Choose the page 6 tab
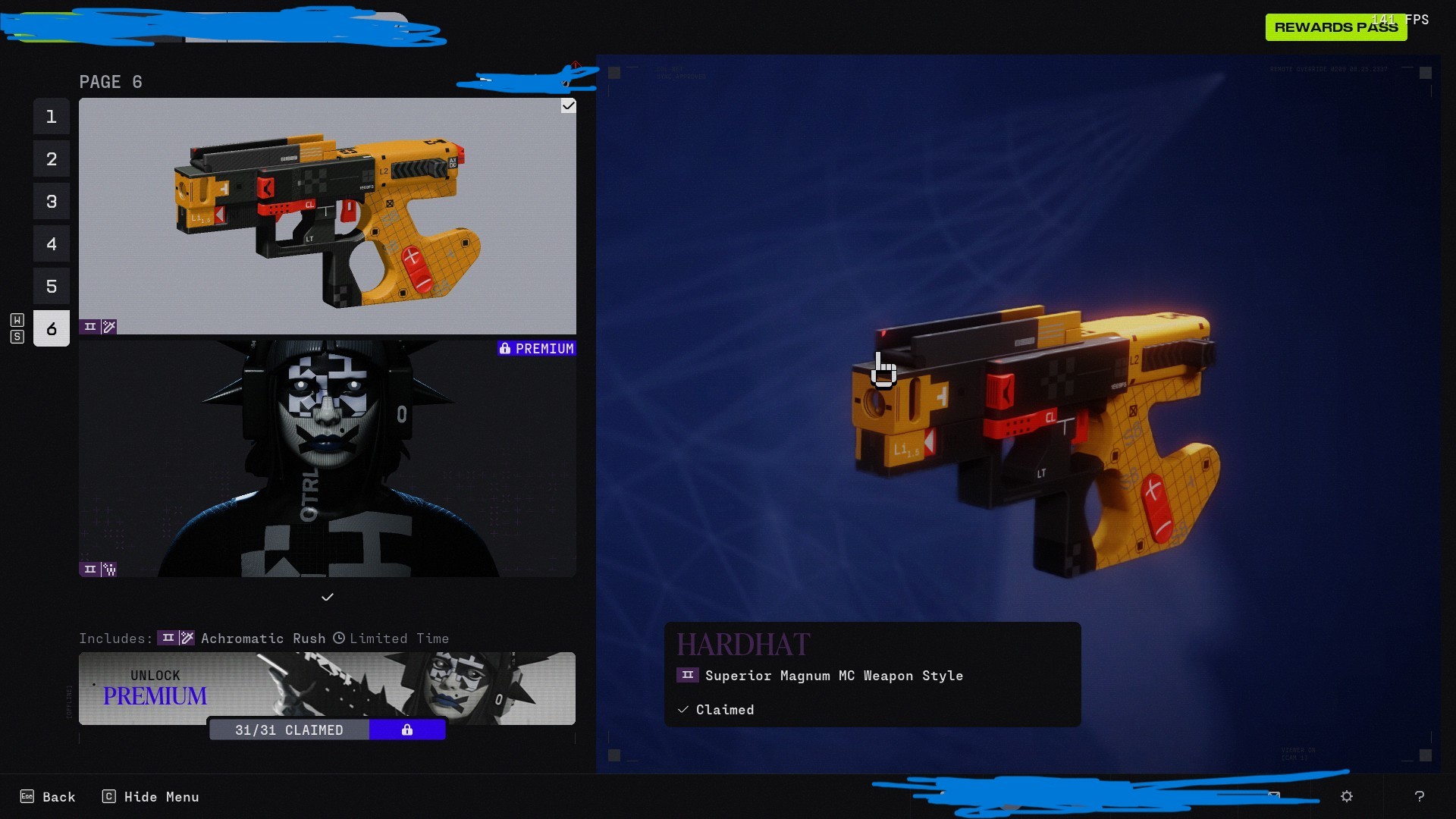The width and height of the screenshot is (1456, 819). [x=52, y=329]
